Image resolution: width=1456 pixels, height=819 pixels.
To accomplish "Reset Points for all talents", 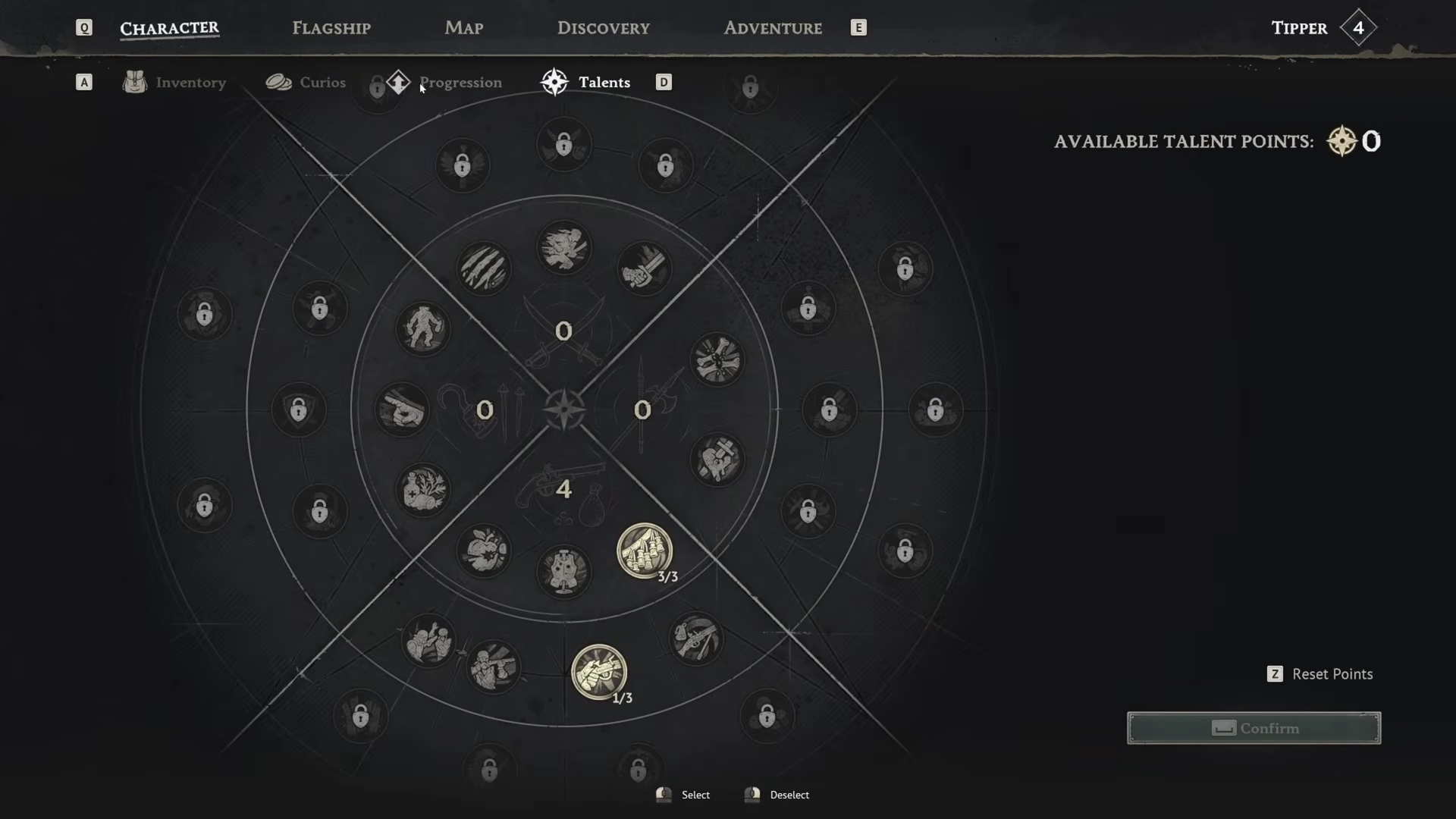I will [1332, 674].
